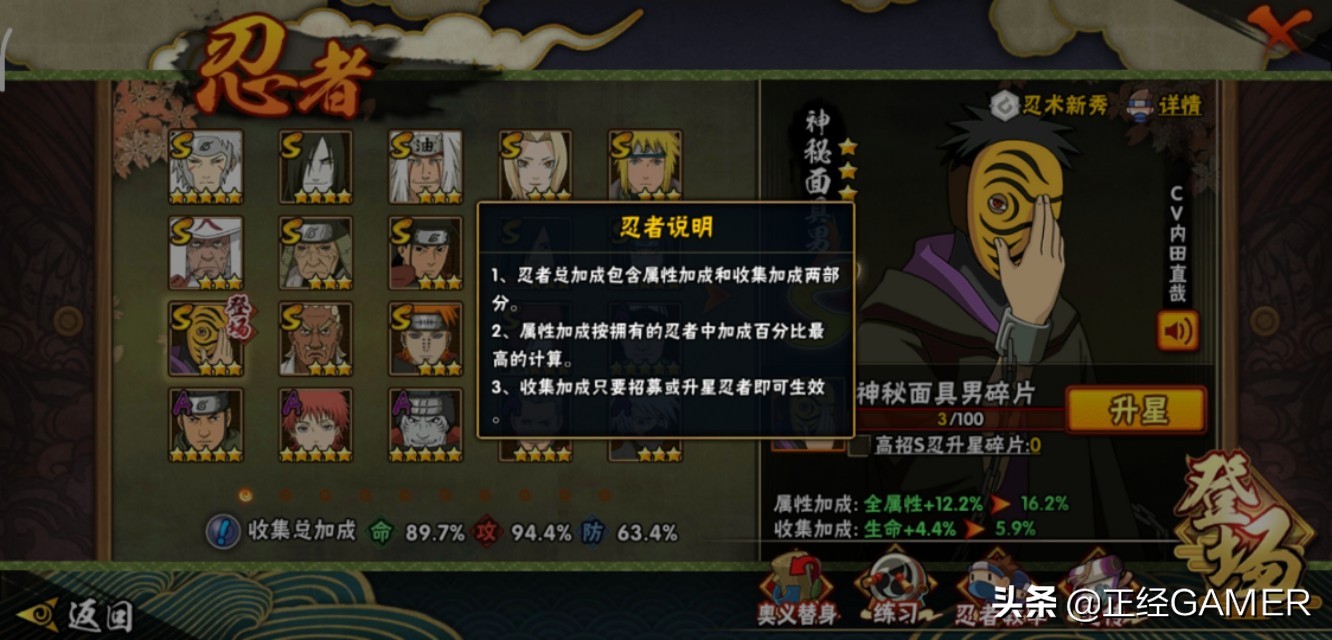This screenshot has width=1332, height=640.
Task: Play the character voice speaker button
Action: (x=1177, y=331)
